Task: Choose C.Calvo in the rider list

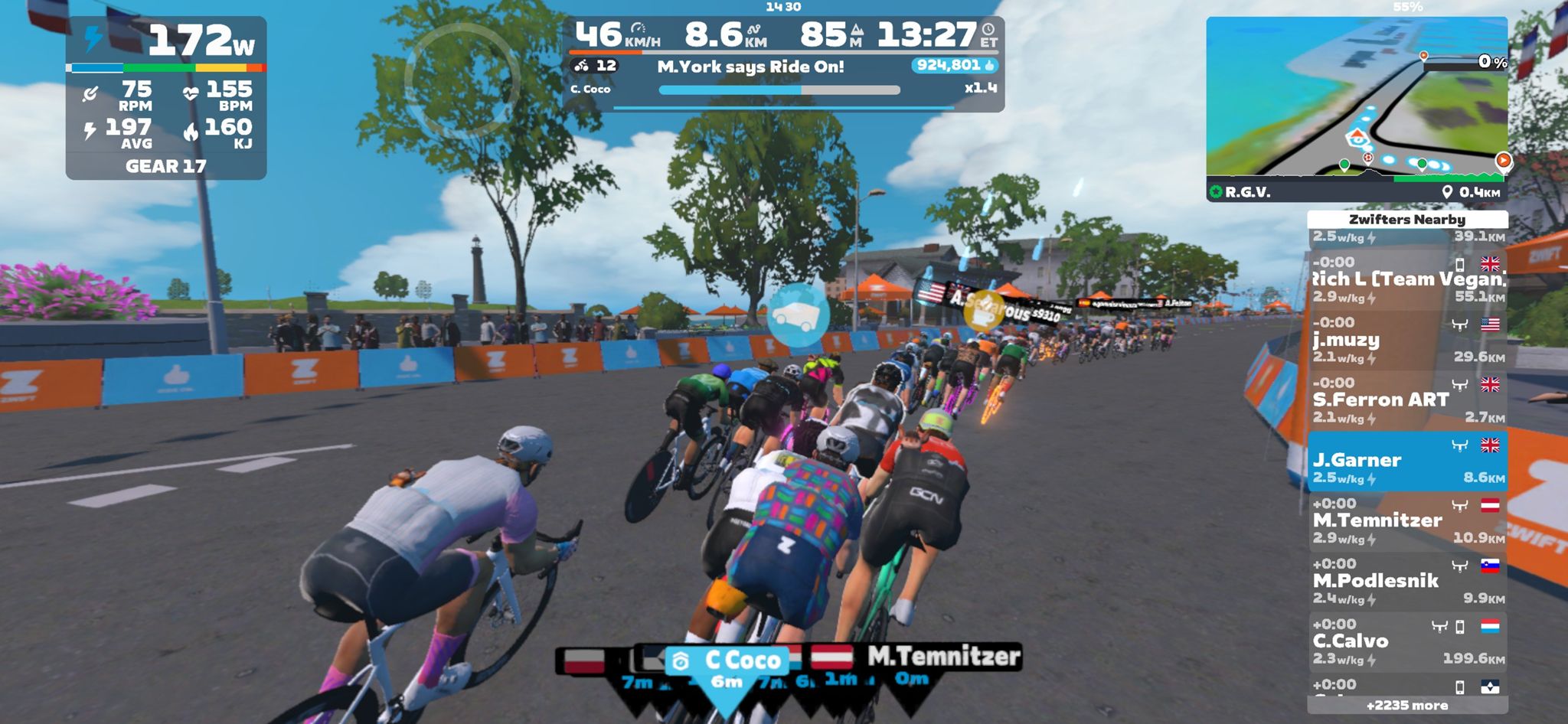Action: [1407, 643]
